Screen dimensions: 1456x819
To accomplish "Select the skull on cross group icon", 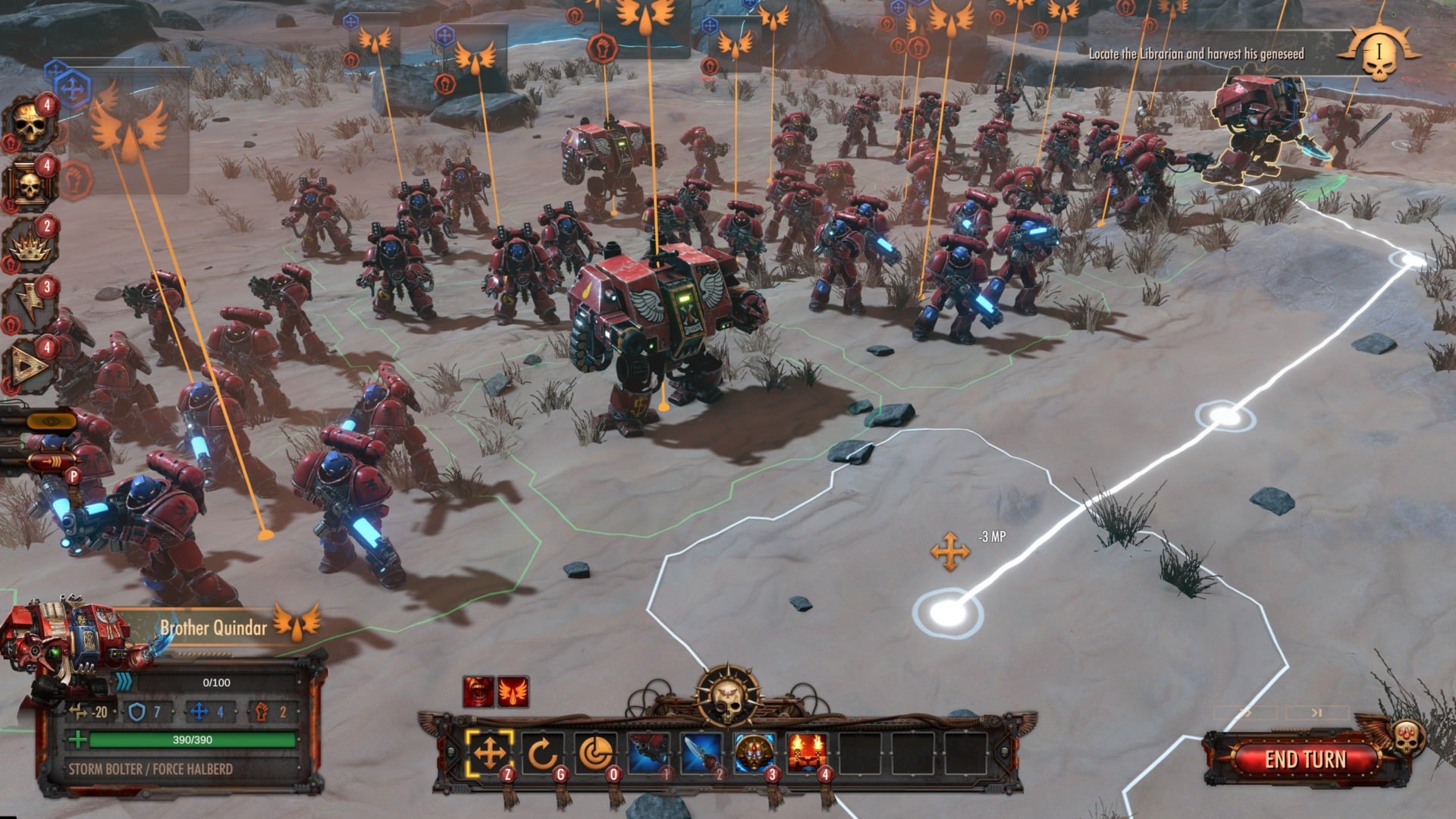I will point(29,186).
